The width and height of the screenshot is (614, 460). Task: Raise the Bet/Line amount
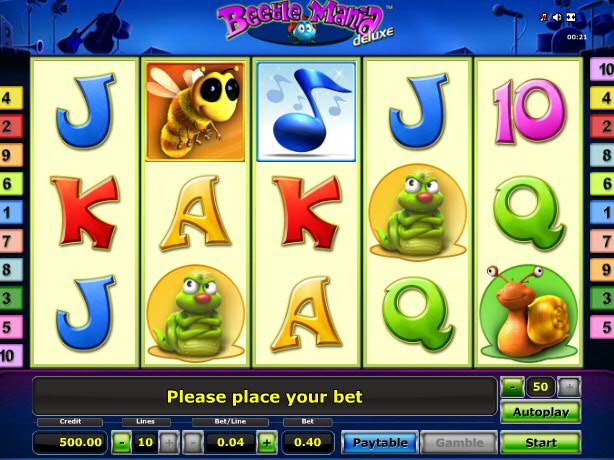point(267,442)
